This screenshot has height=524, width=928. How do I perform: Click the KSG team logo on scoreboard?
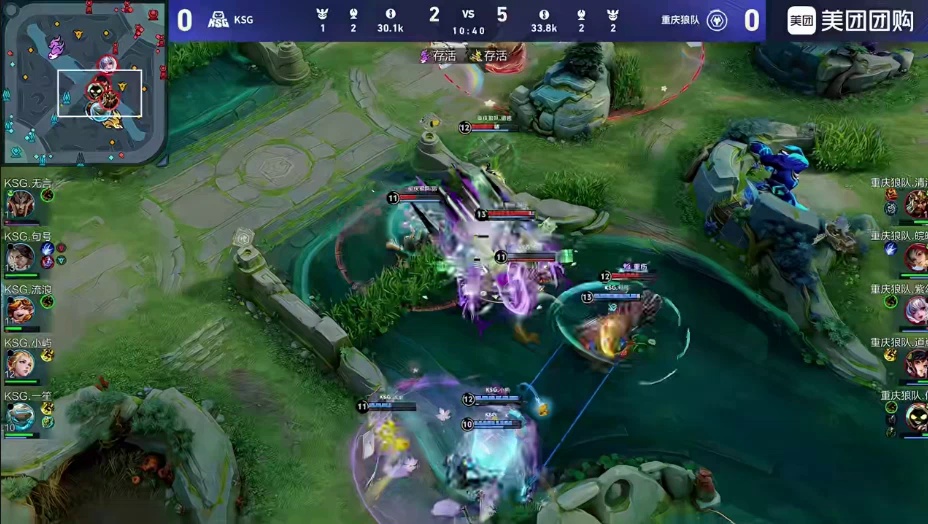[x=218, y=20]
